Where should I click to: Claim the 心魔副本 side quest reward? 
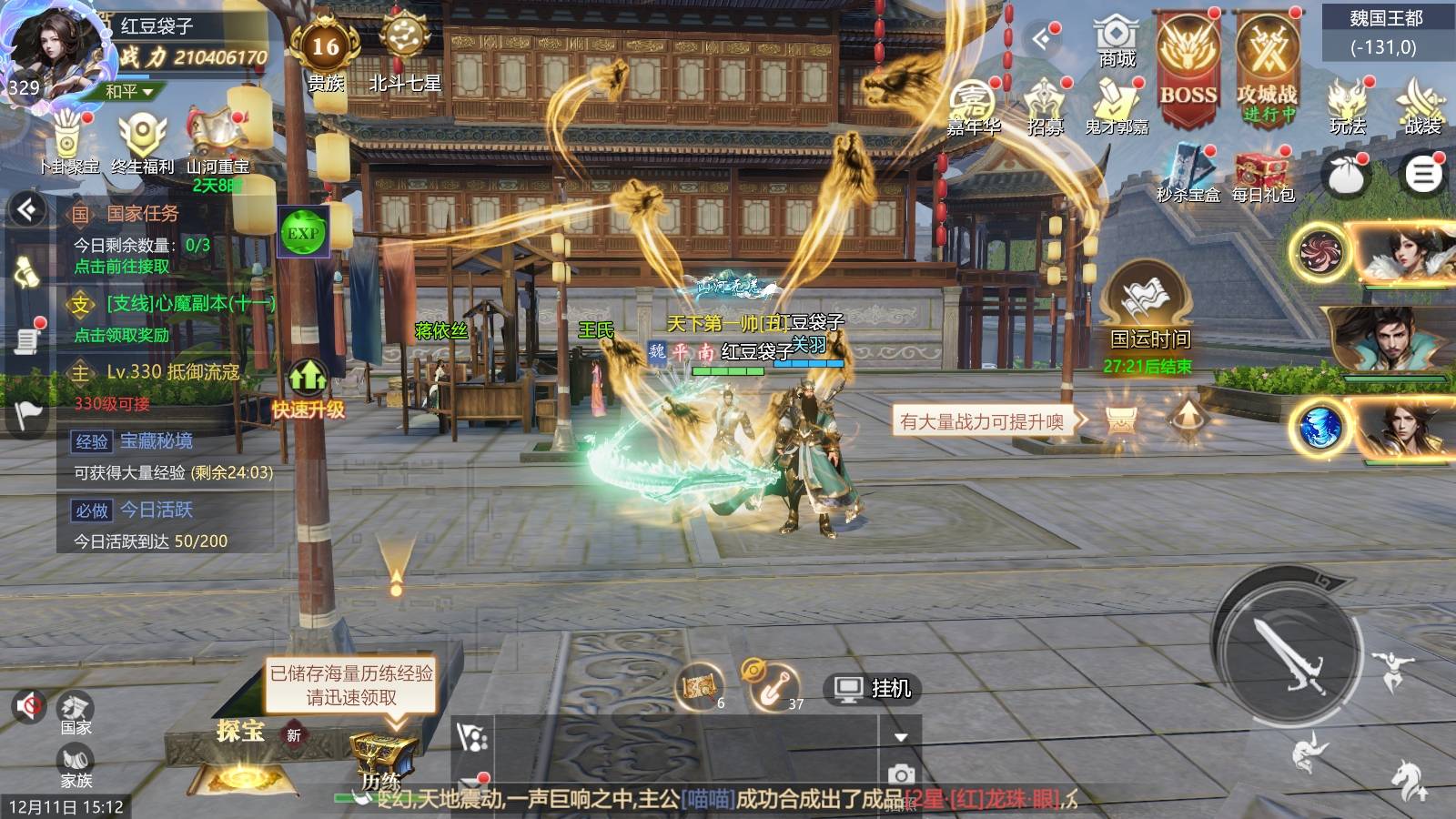(122, 335)
